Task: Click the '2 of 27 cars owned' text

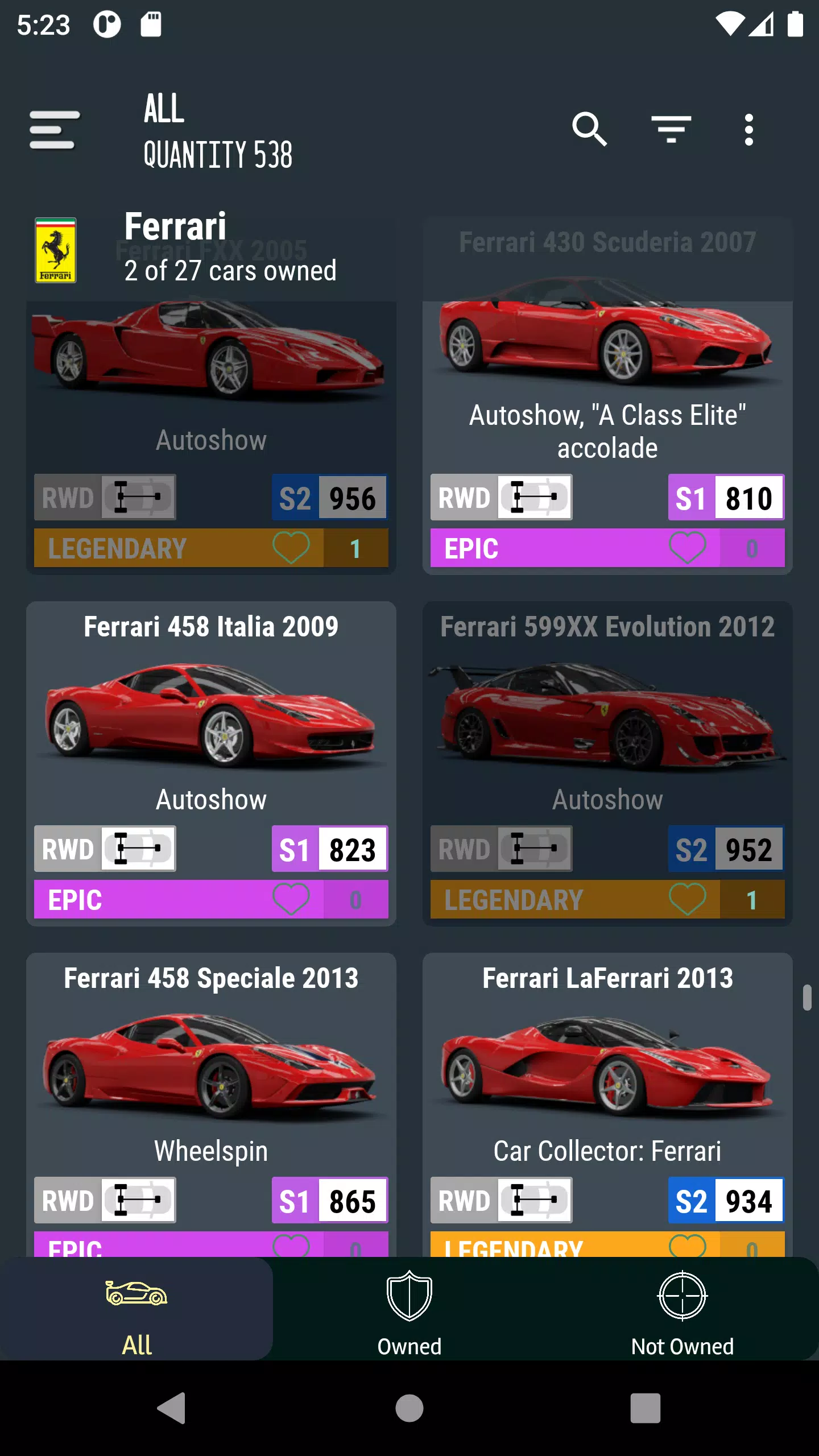Action: coord(230,271)
